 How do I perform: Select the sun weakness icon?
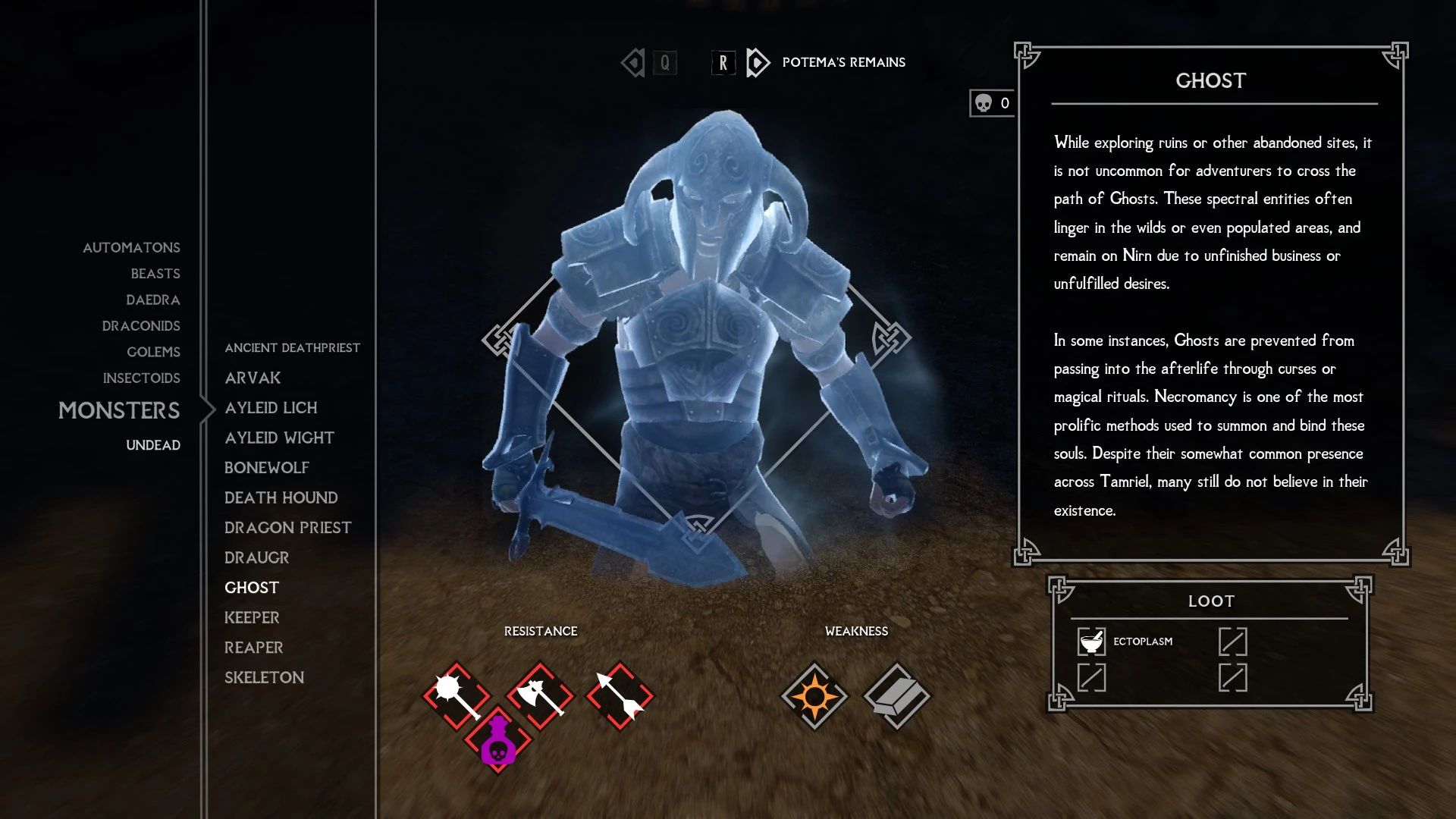tap(816, 695)
